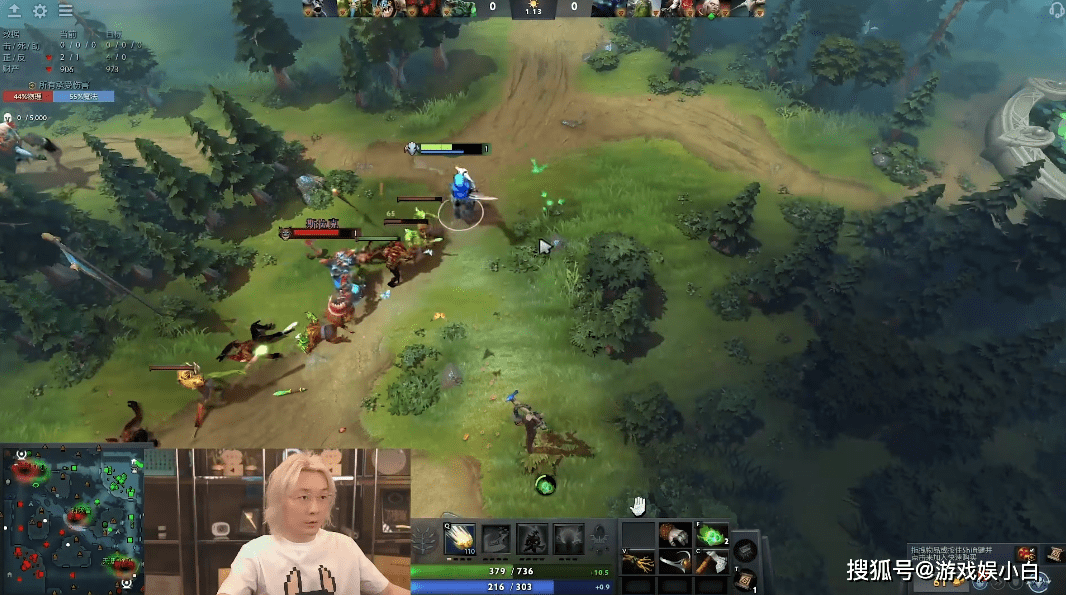Click the empty neutral item slot
This screenshot has height=595, width=1066.
744,549
